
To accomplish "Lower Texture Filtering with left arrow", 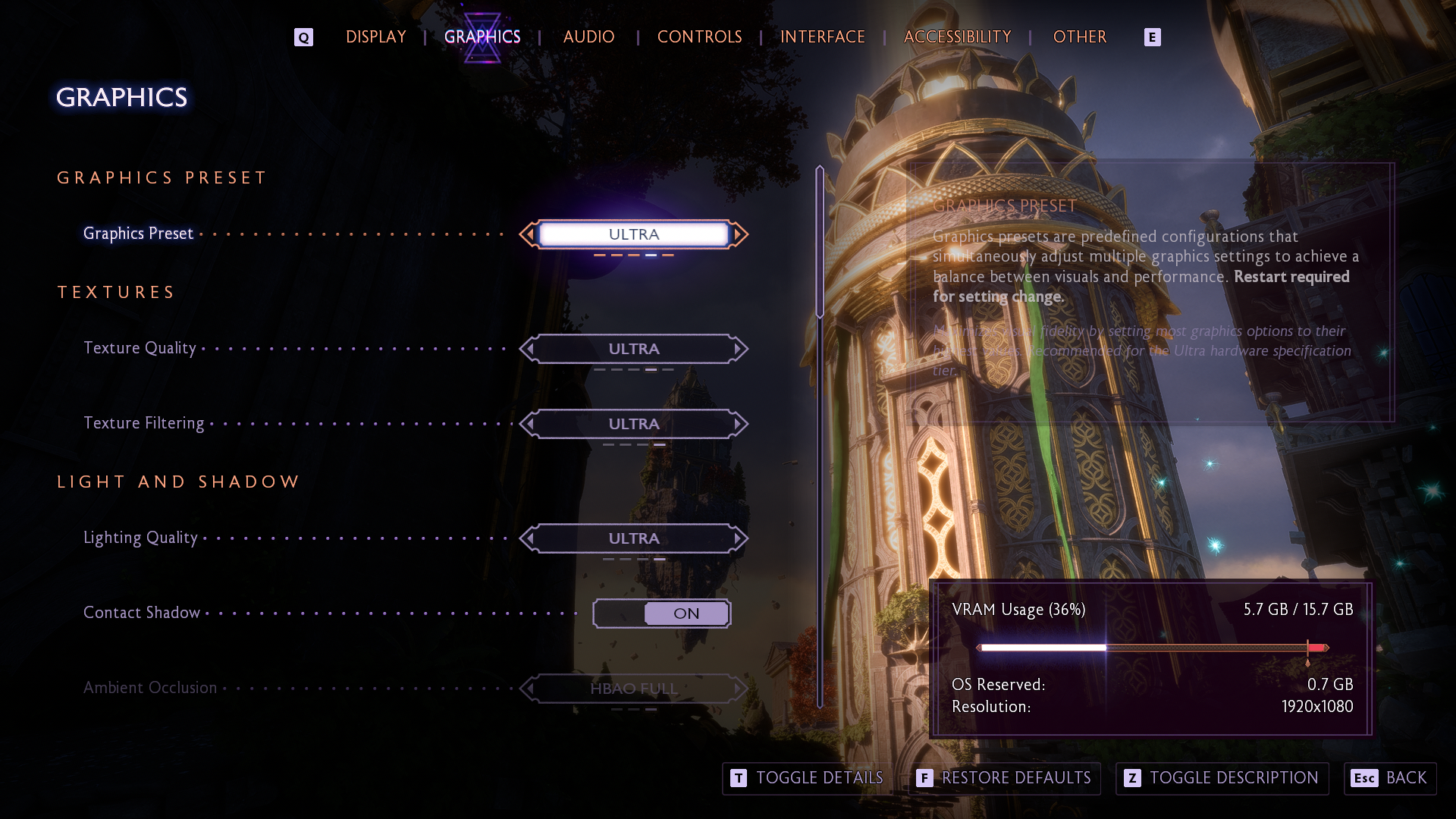I will [529, 424].
